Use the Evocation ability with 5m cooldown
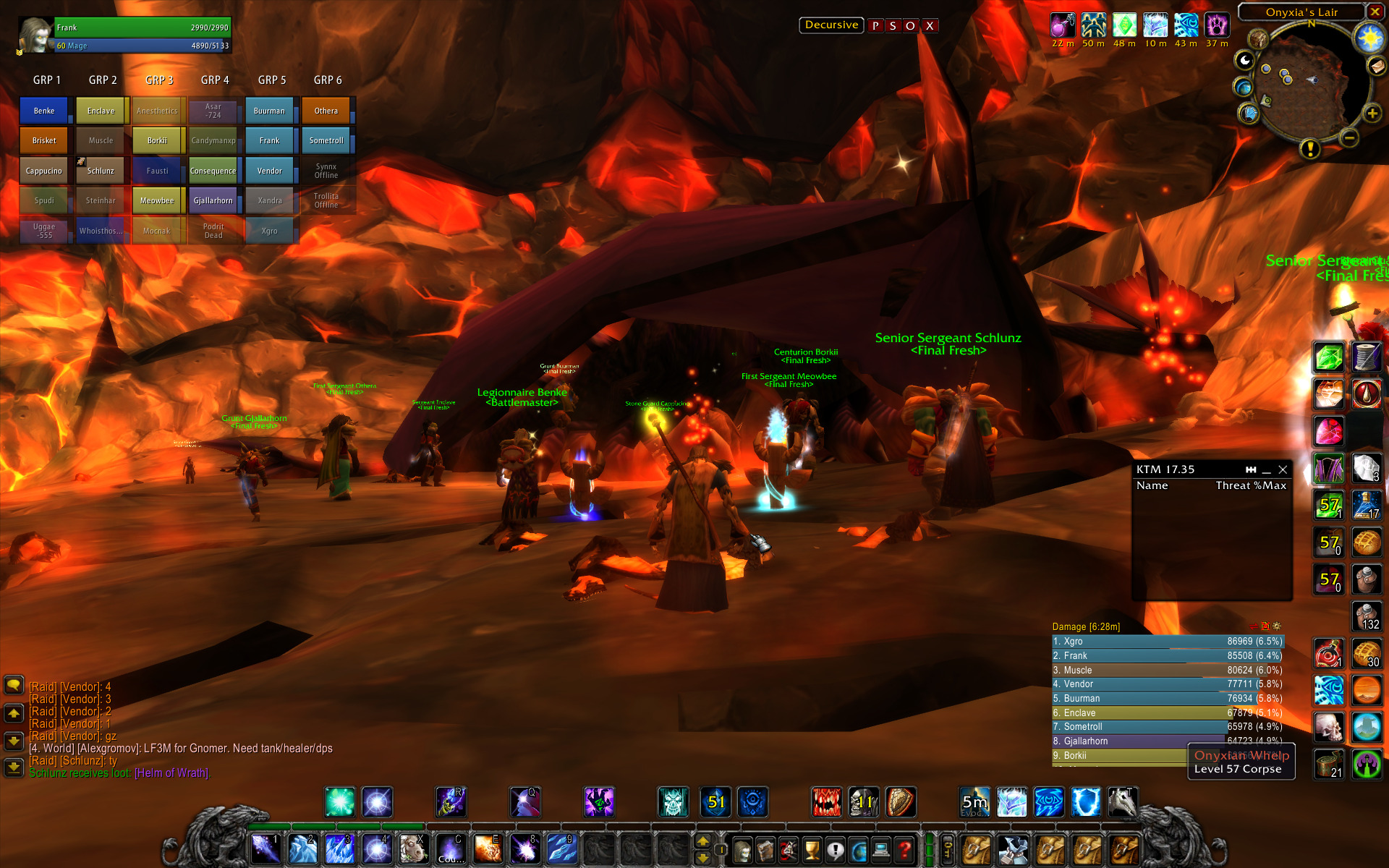Viewport: 1389px width, 868px height. pos(974,802)
